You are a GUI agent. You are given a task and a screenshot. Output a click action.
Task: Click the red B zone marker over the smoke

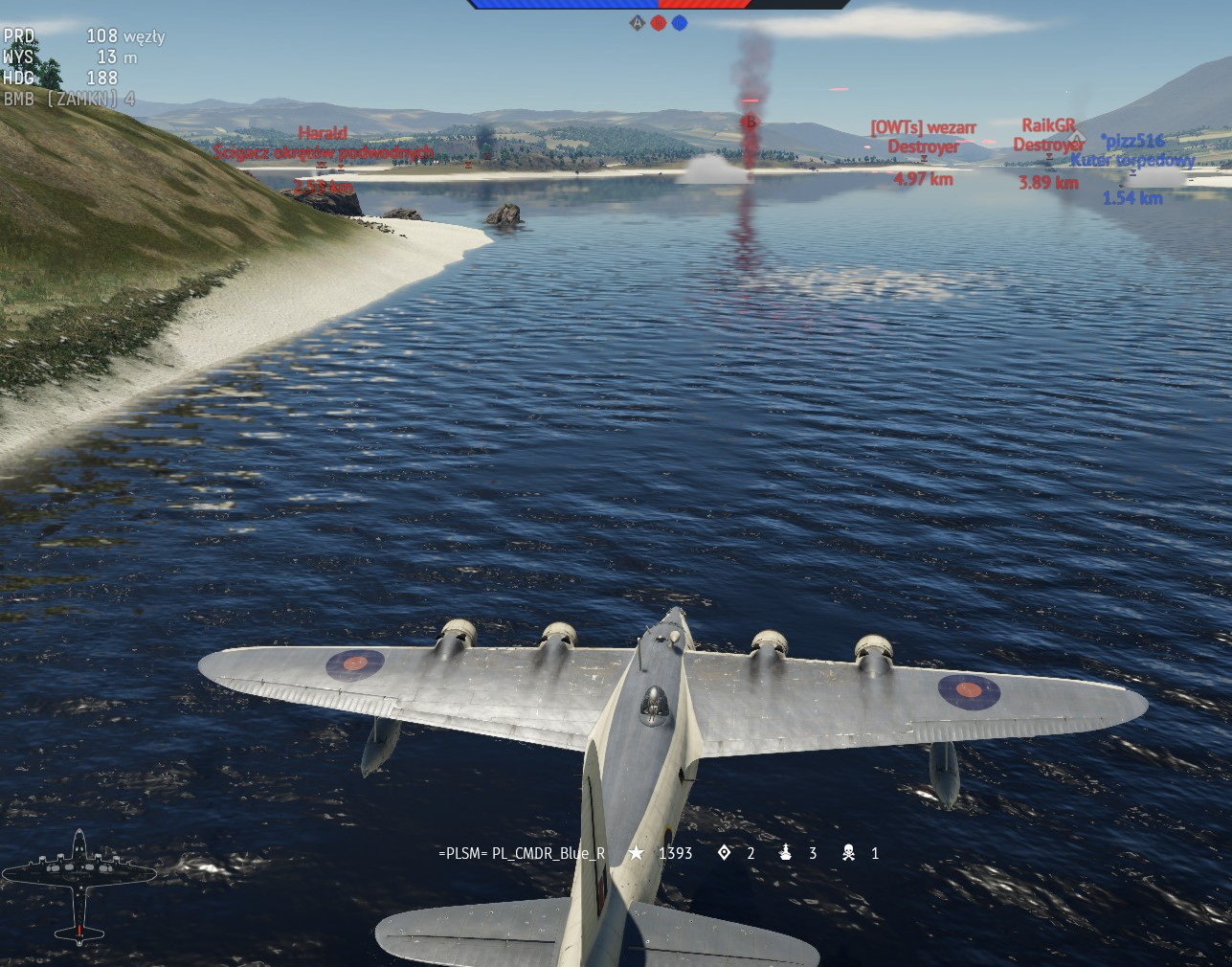[x=750, y=122]
